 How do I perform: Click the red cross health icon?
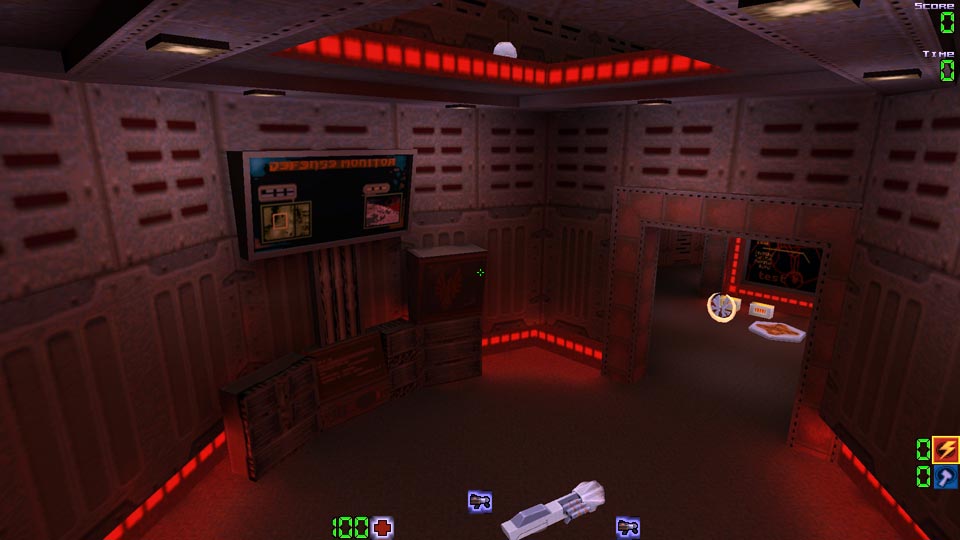382,527
